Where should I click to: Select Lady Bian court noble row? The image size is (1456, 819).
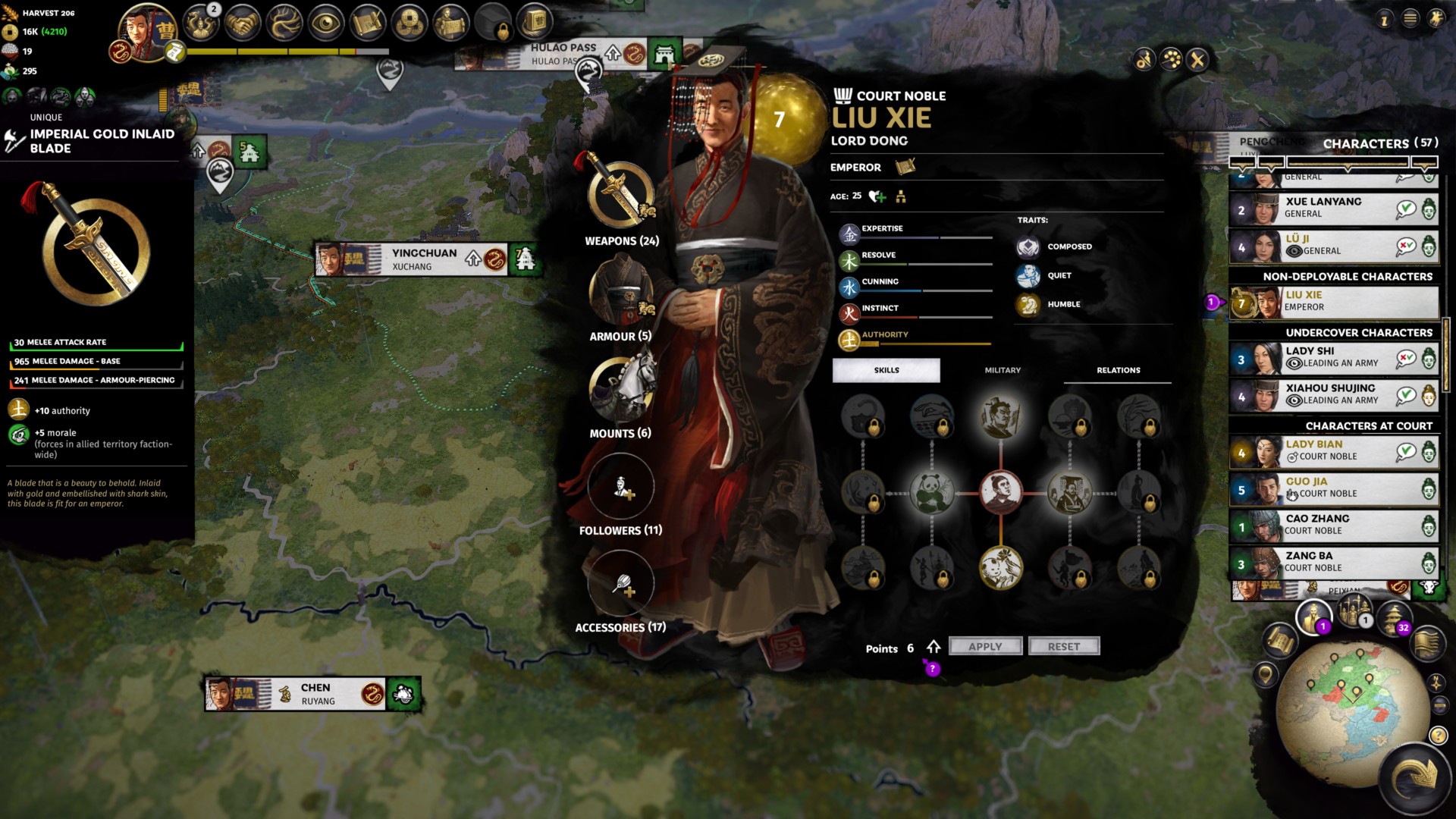pyautogui.click(x=1333, y=450)
